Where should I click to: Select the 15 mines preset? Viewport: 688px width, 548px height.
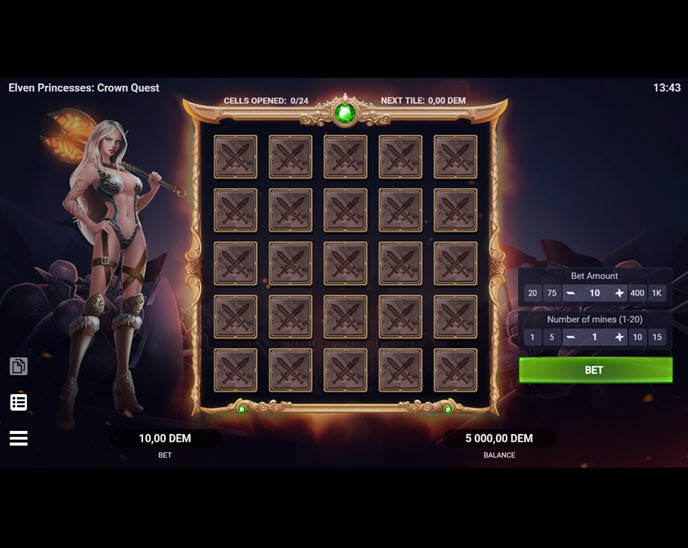[x=657, y=337]
